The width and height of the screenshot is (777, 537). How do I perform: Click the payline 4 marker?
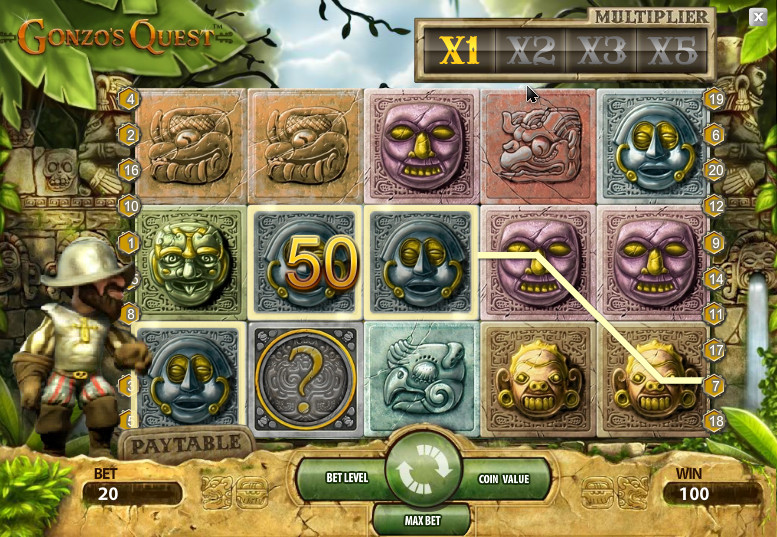coord(129,98)
